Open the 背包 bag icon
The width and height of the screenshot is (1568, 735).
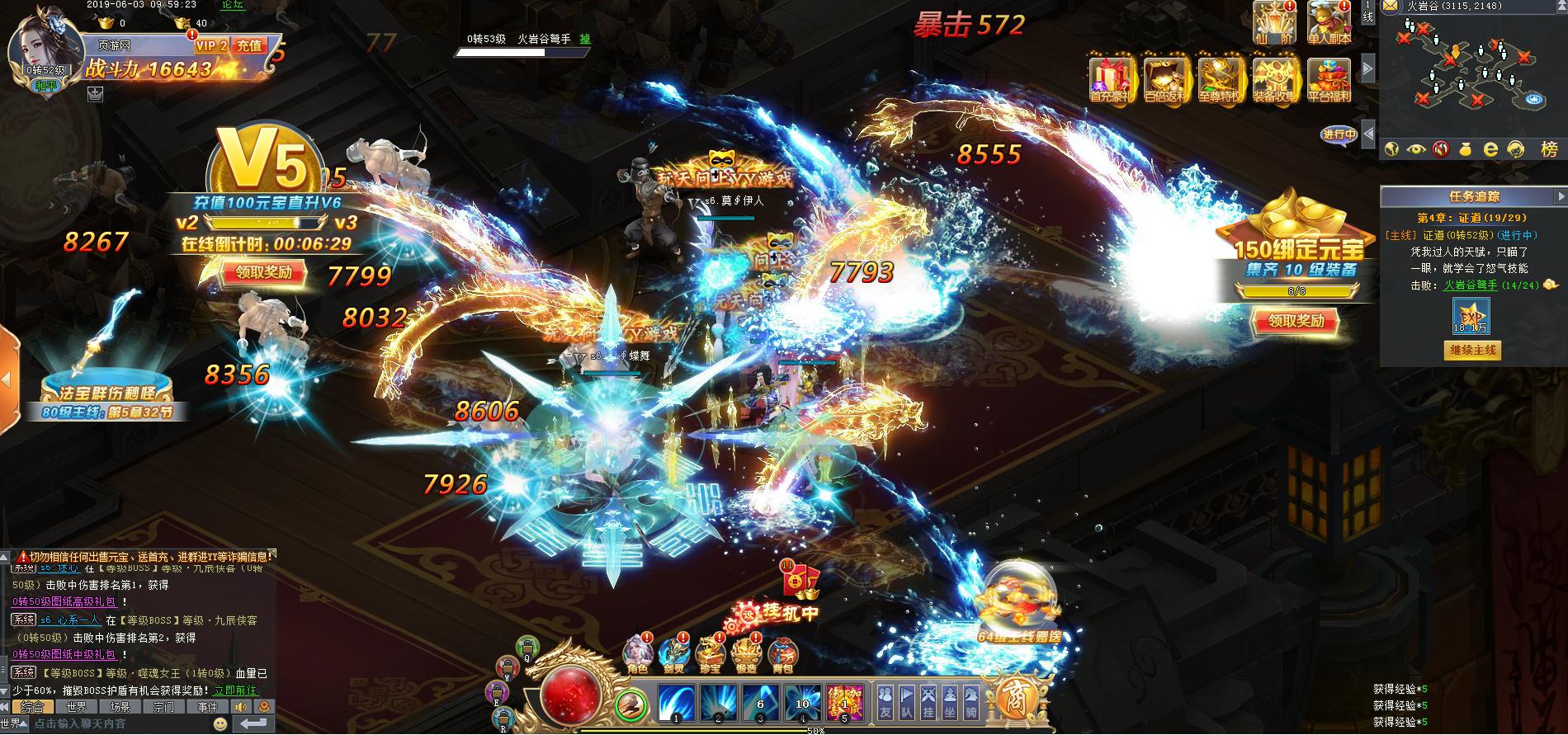coord(782,655)
